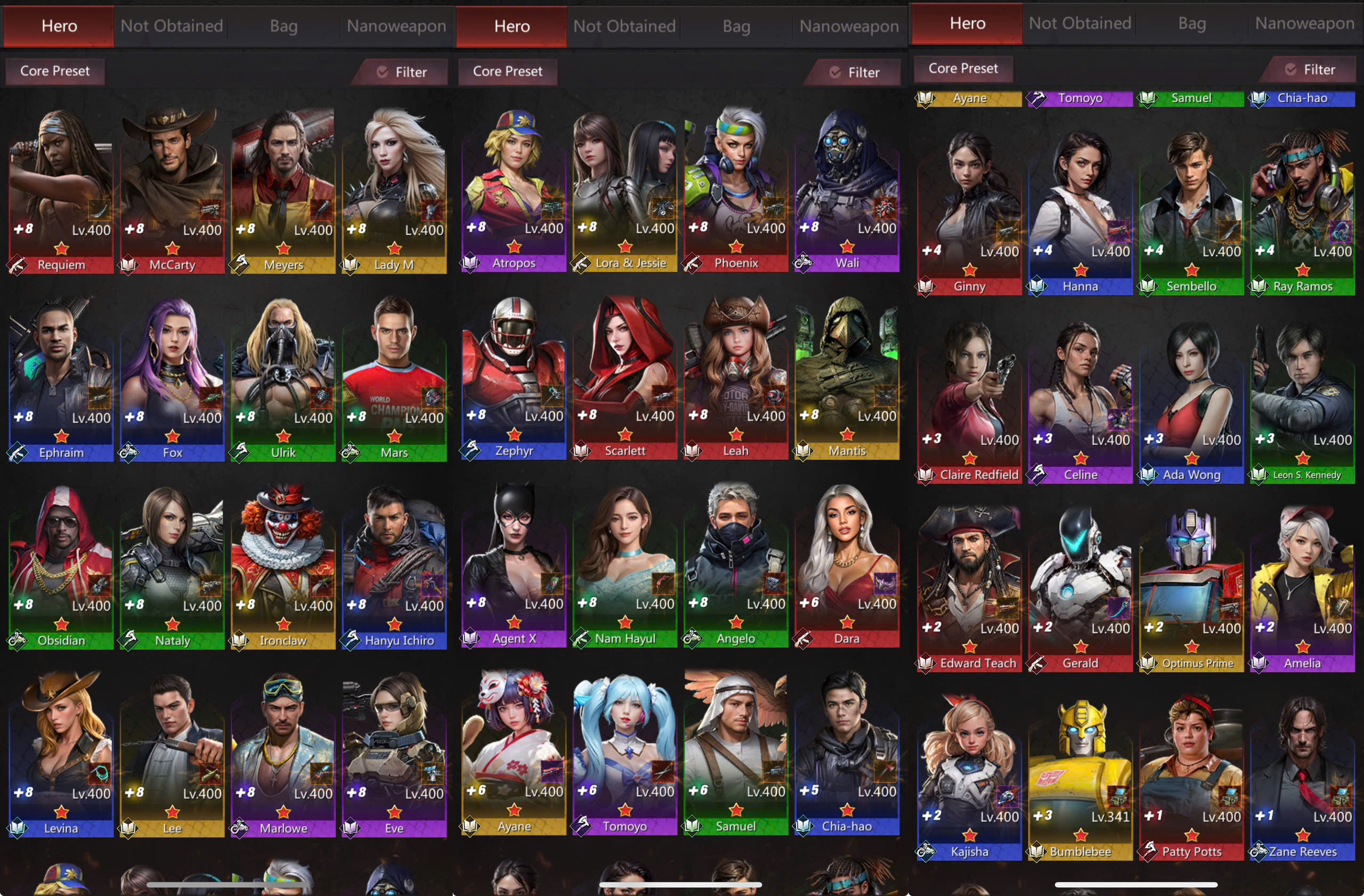Open Claire Redfield's hero card
Viewport: 1364px width, 896px height.
point(969,400)
